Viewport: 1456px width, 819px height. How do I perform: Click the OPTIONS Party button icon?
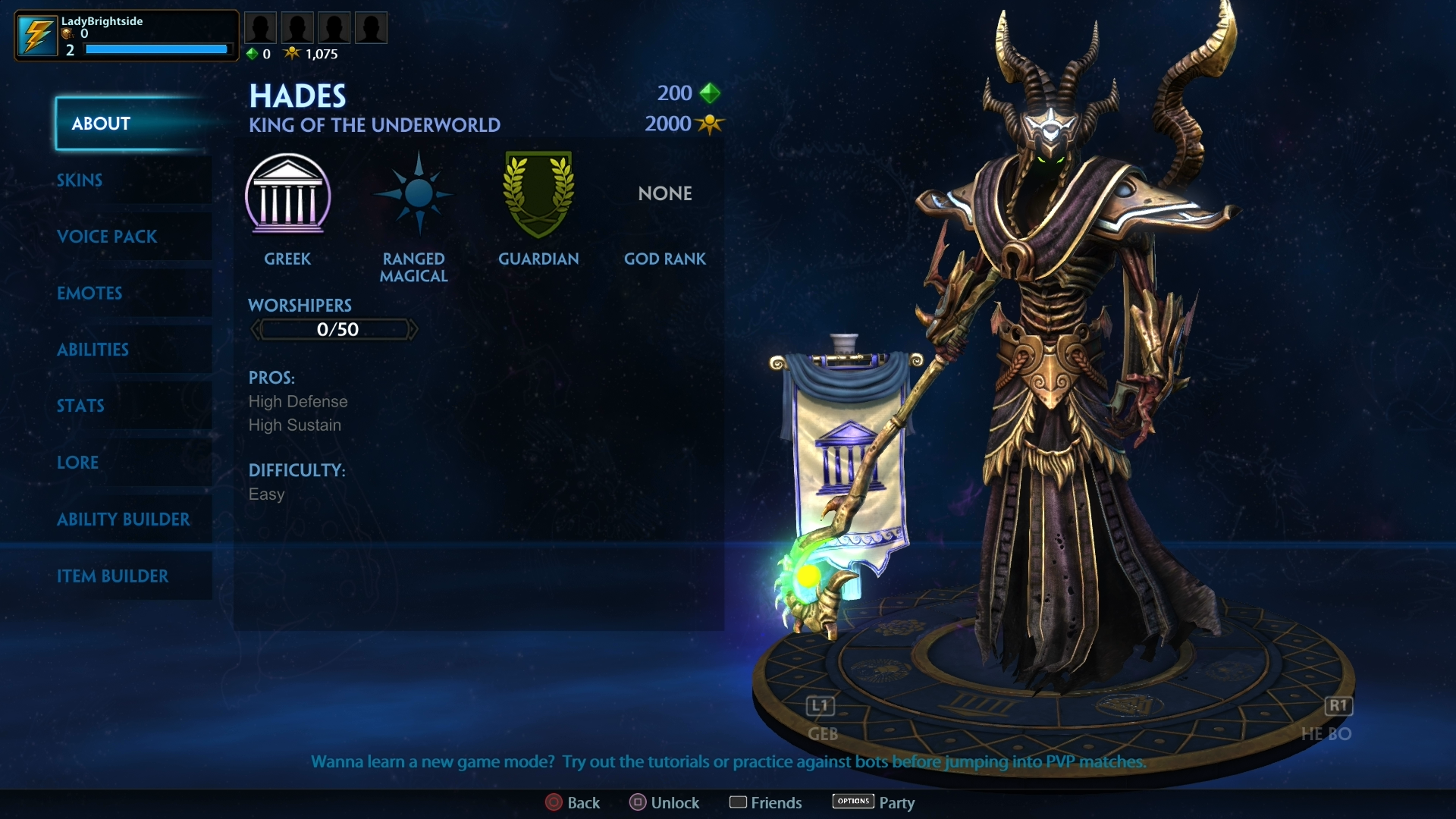click(852, 801)
